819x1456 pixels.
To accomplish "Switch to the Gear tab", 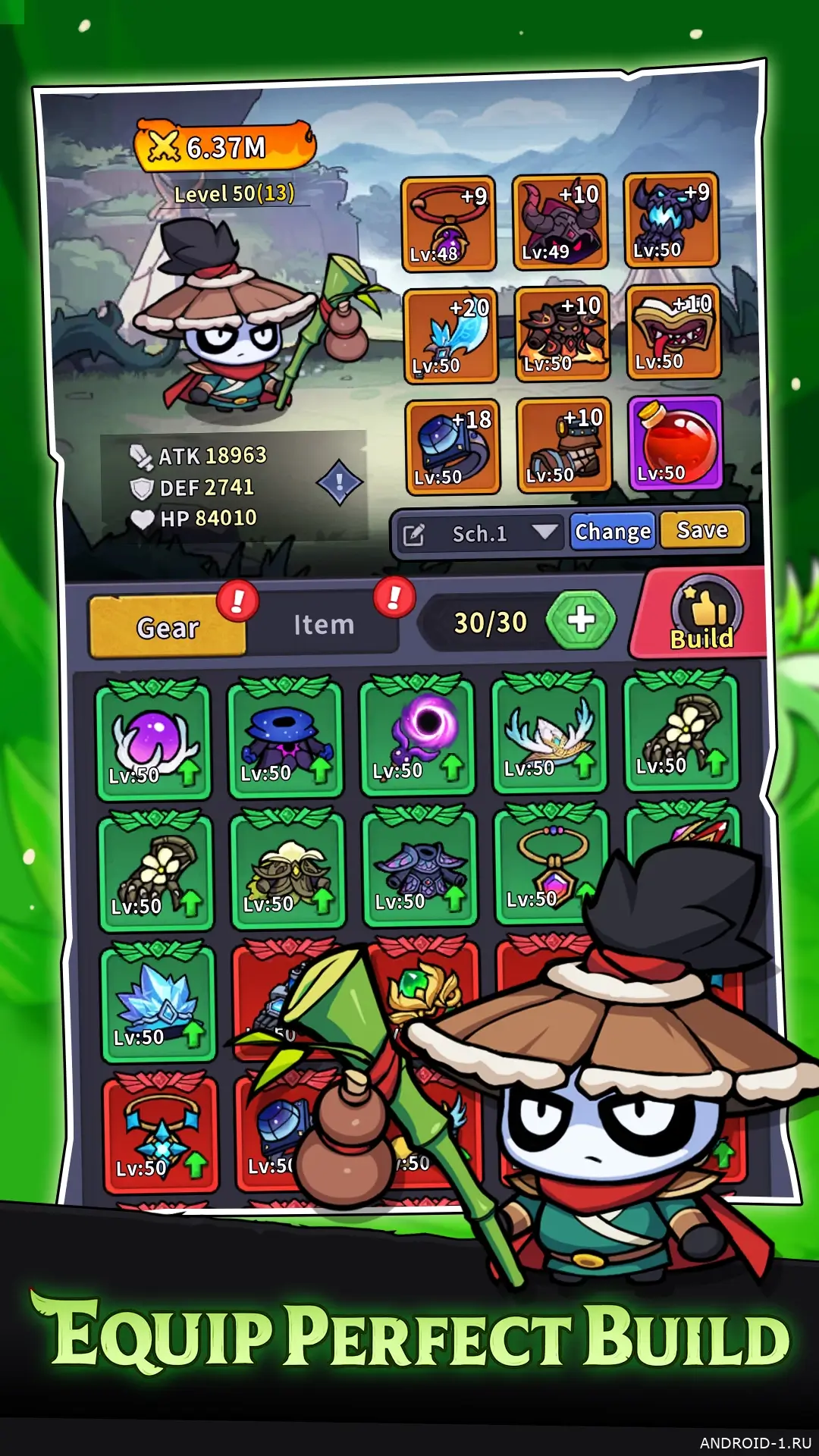I will coord(168,627).
